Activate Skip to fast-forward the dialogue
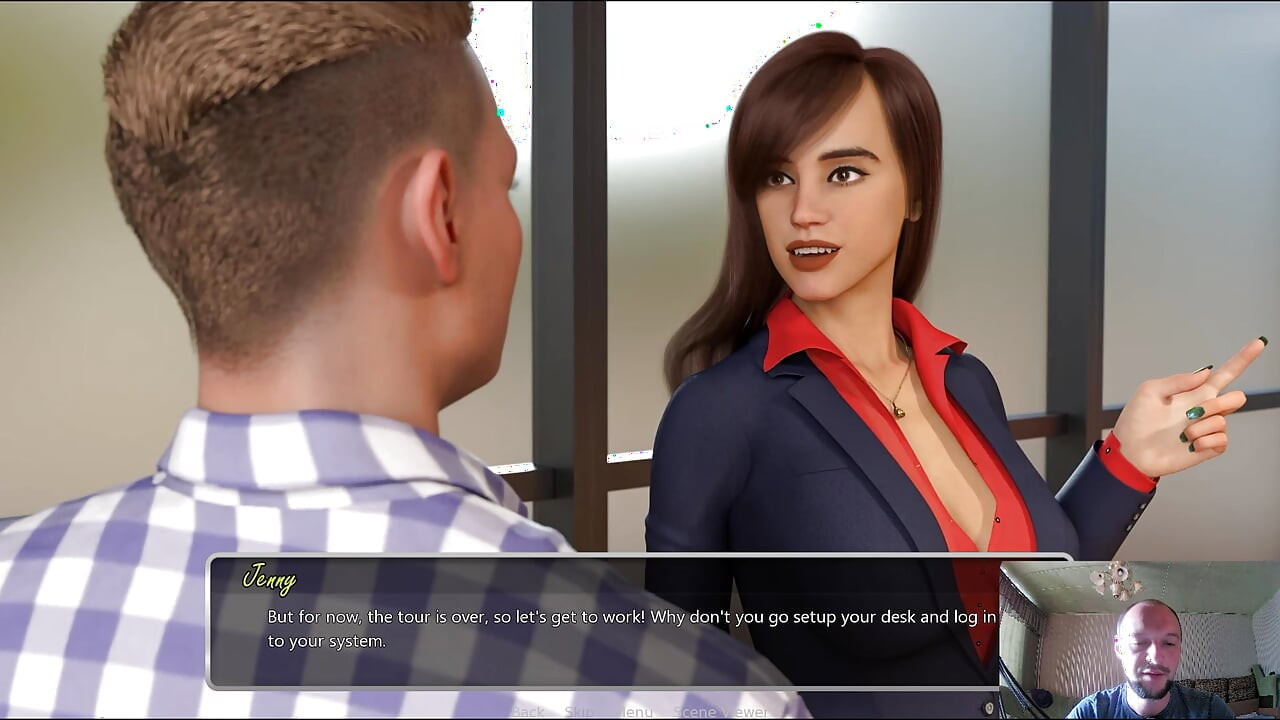 (x=578, y=711)
